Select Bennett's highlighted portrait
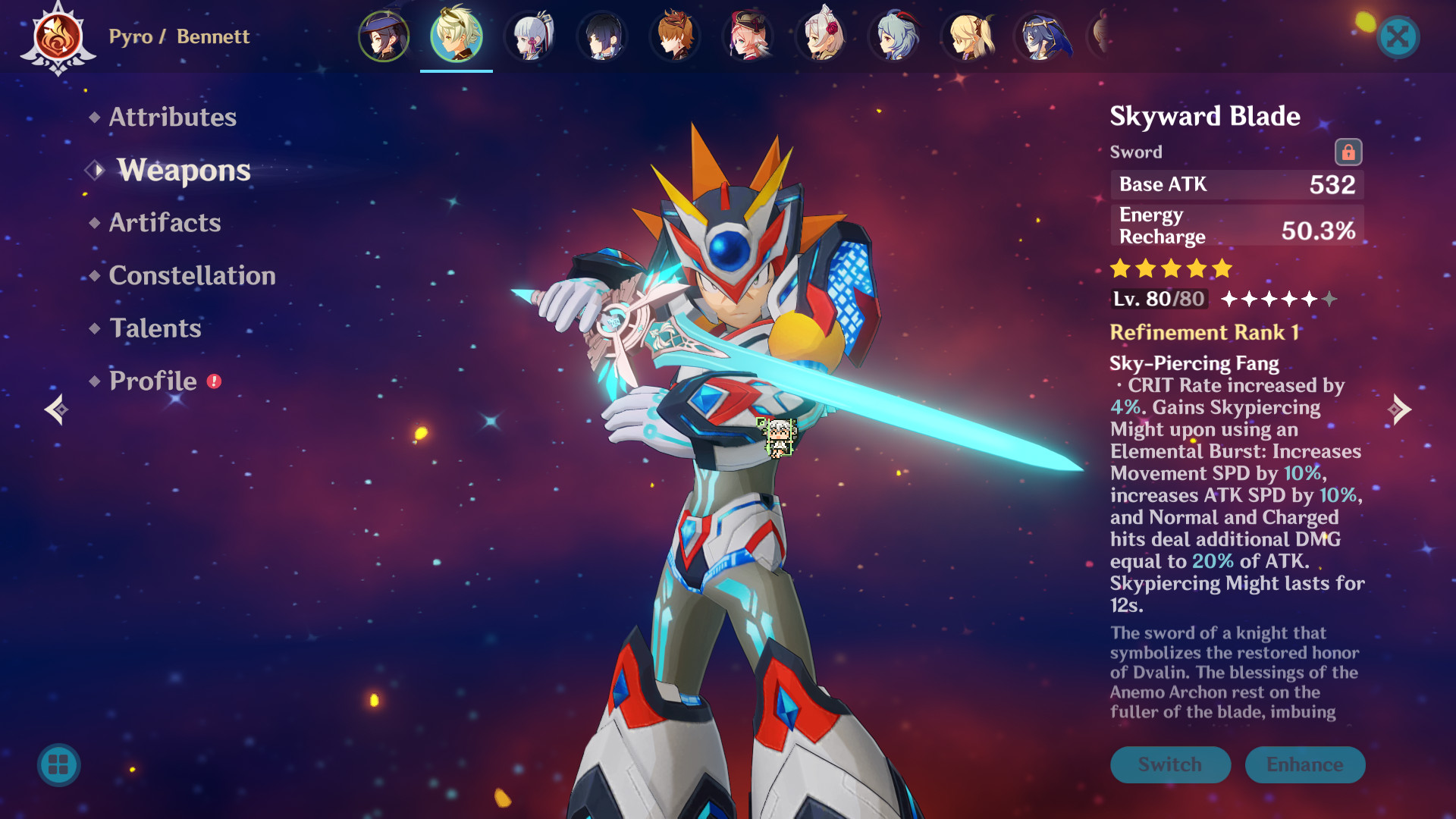 point(455,36)
